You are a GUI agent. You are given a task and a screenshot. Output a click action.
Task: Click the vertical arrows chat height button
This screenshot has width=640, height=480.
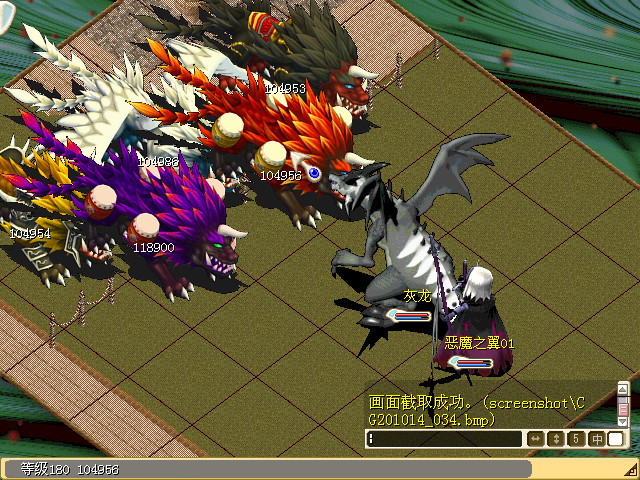click(556, 439)
